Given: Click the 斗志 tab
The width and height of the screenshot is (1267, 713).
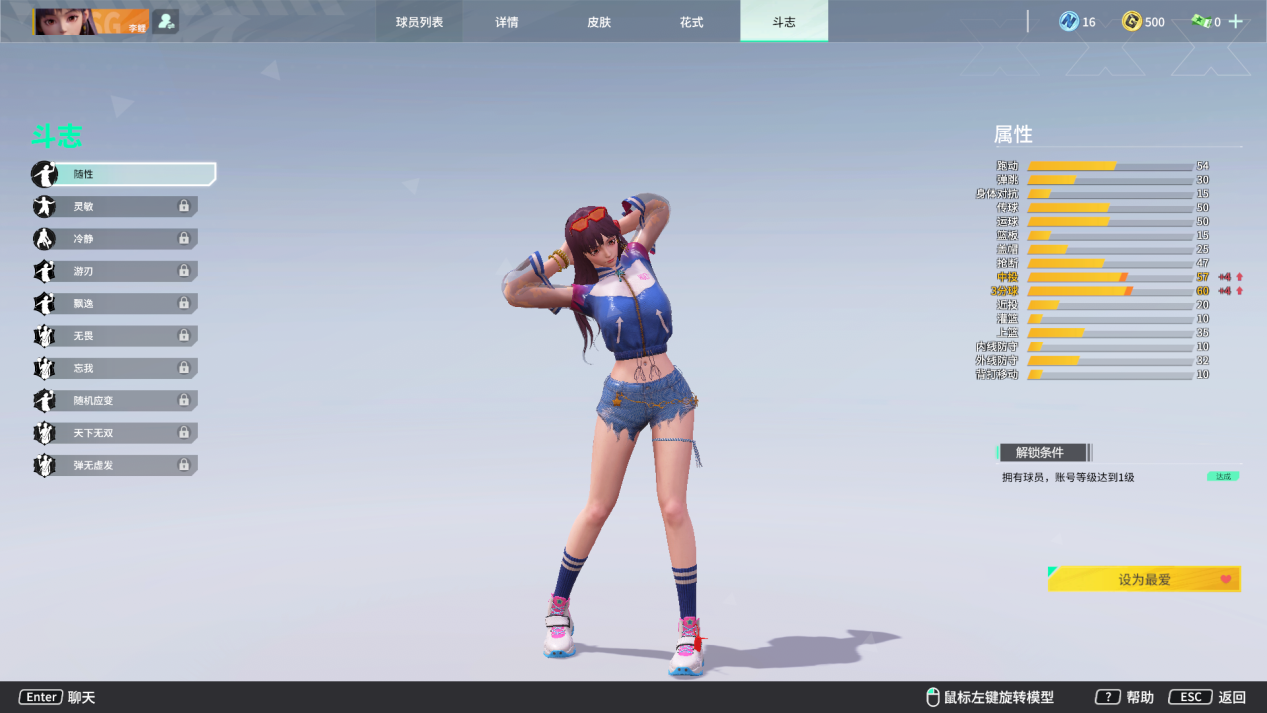Looking at the screenshot, I should tap(784, 22).
